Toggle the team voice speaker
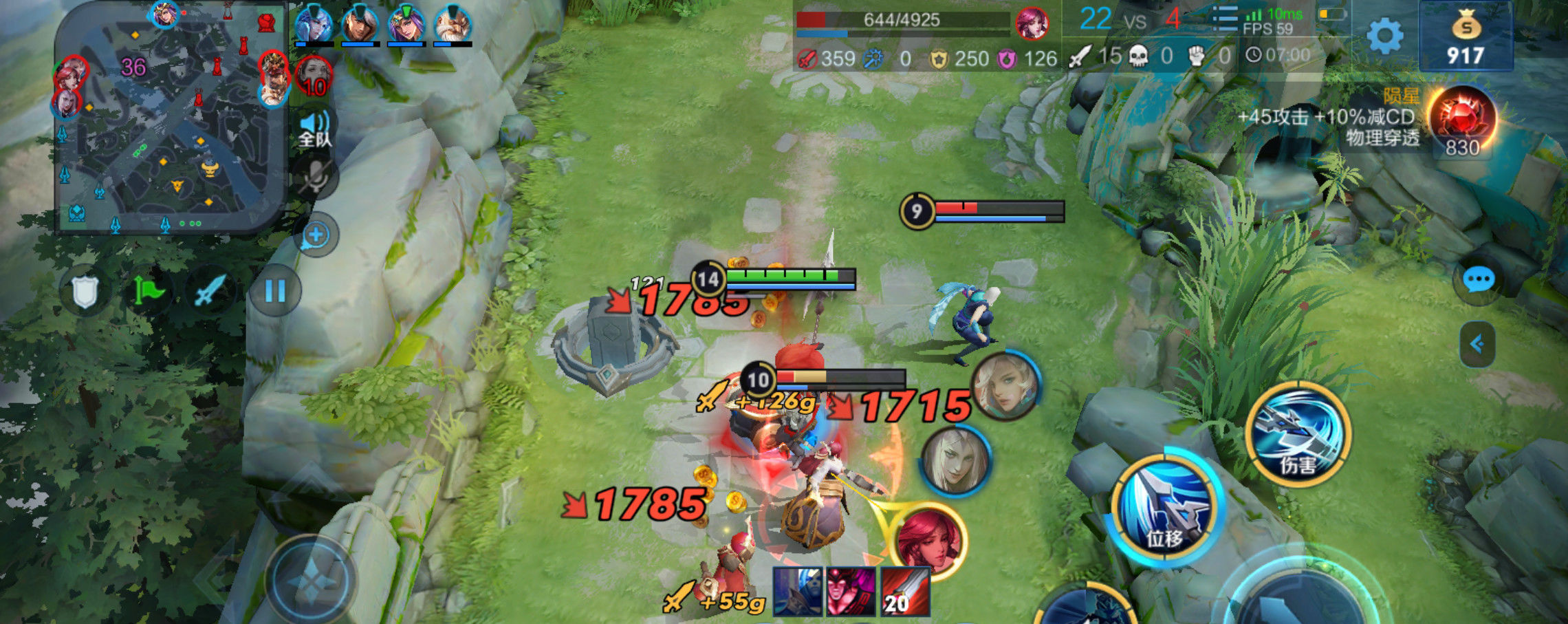This screenshot has height=624, width=1568. (x=315, y=128)
